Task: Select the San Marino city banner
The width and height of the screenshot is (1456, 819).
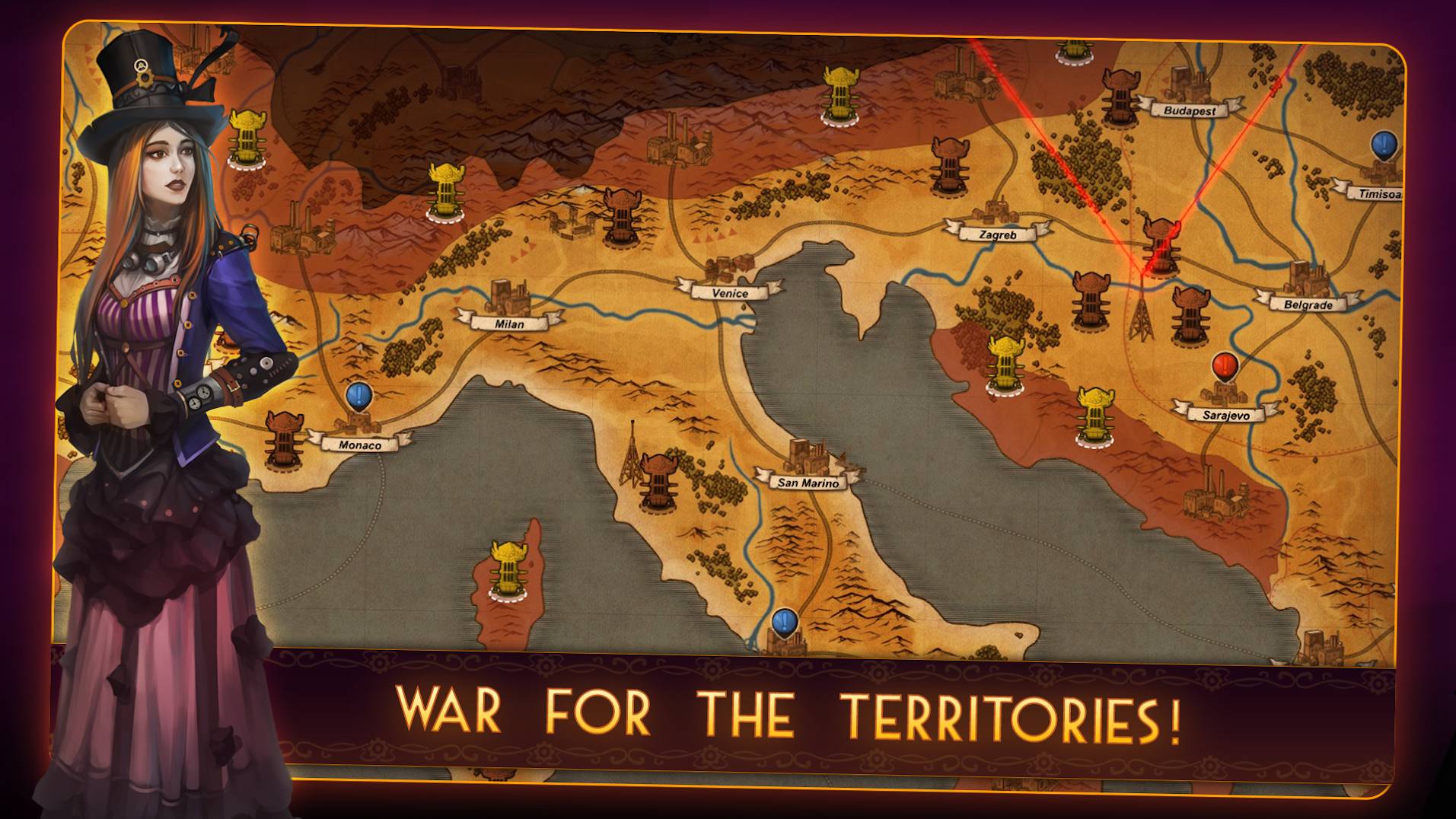Action: [808, 483]
